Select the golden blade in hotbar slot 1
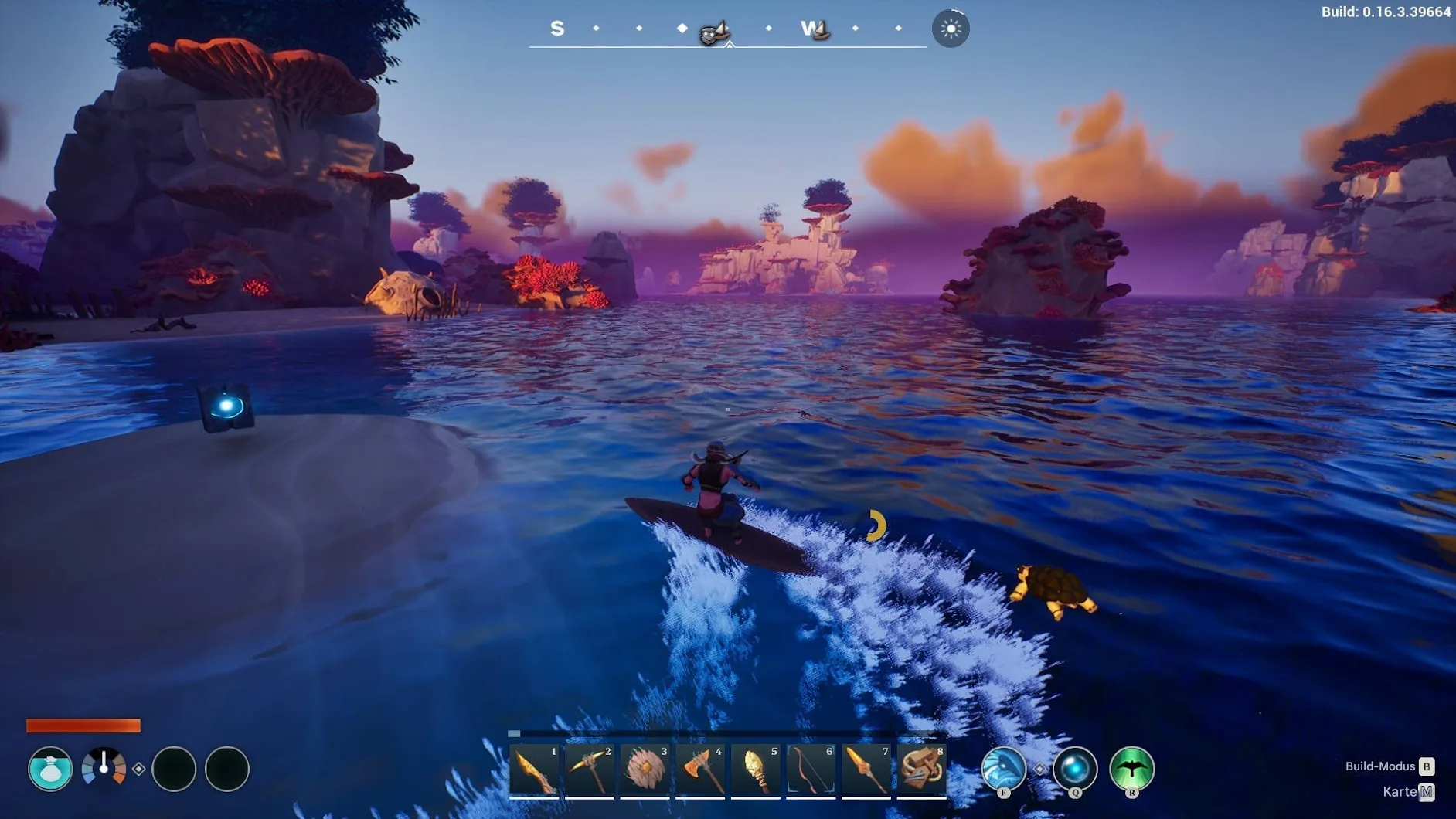Screen dimensions: 1456x819 coord(535,770)
